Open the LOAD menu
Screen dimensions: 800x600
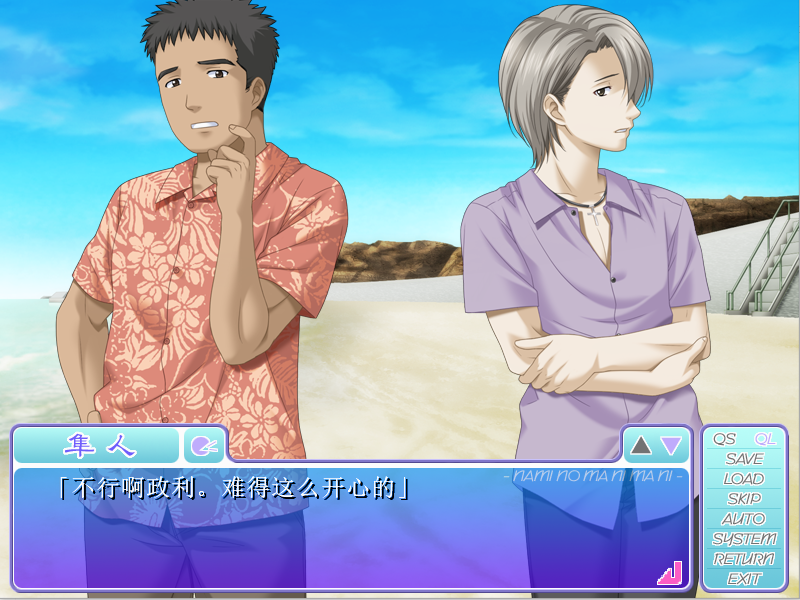pos(744,479)
